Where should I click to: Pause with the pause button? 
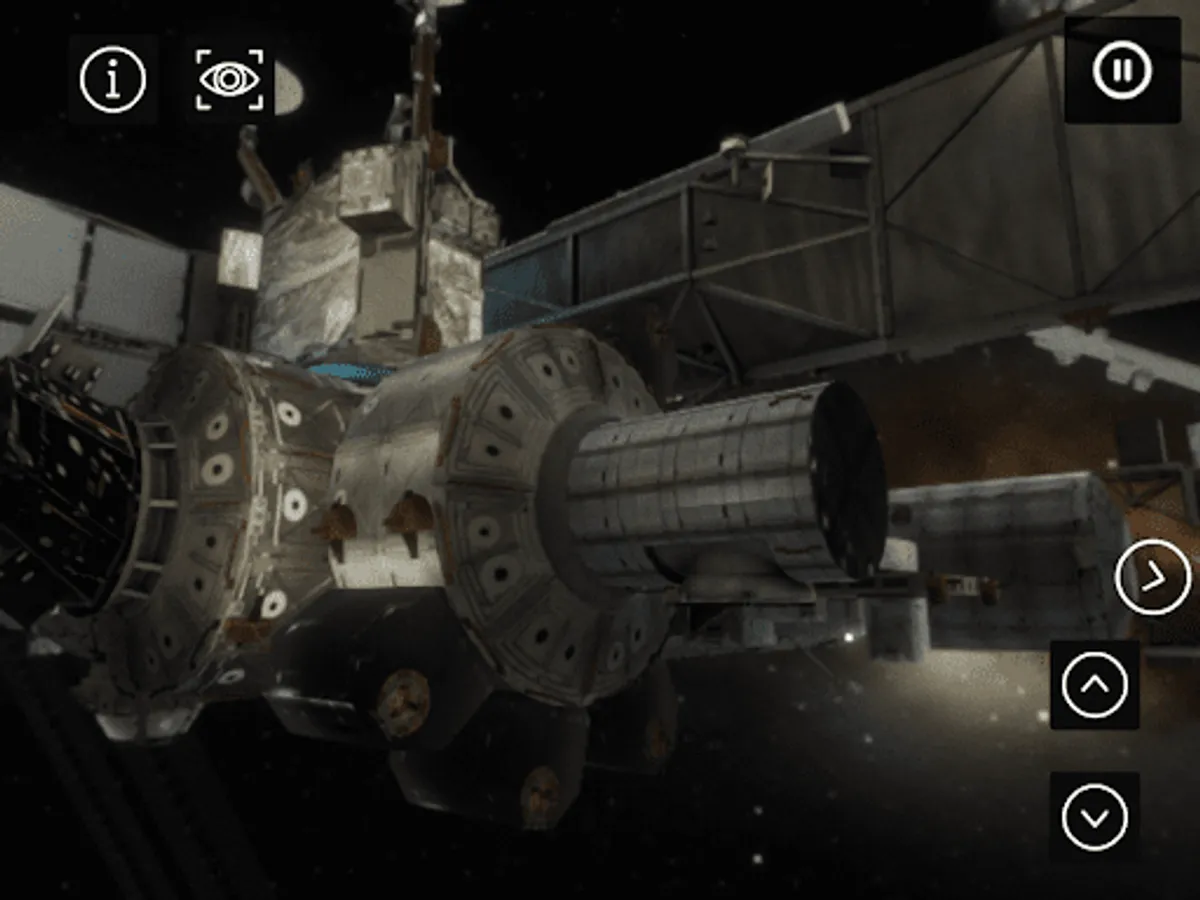point(1122,71)
